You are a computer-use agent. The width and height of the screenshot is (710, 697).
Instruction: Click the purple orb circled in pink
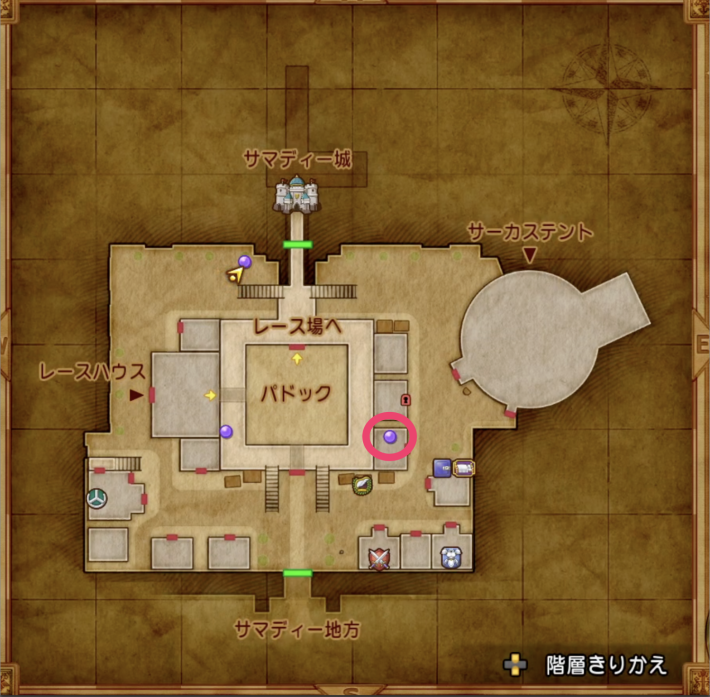click(390, 436)
